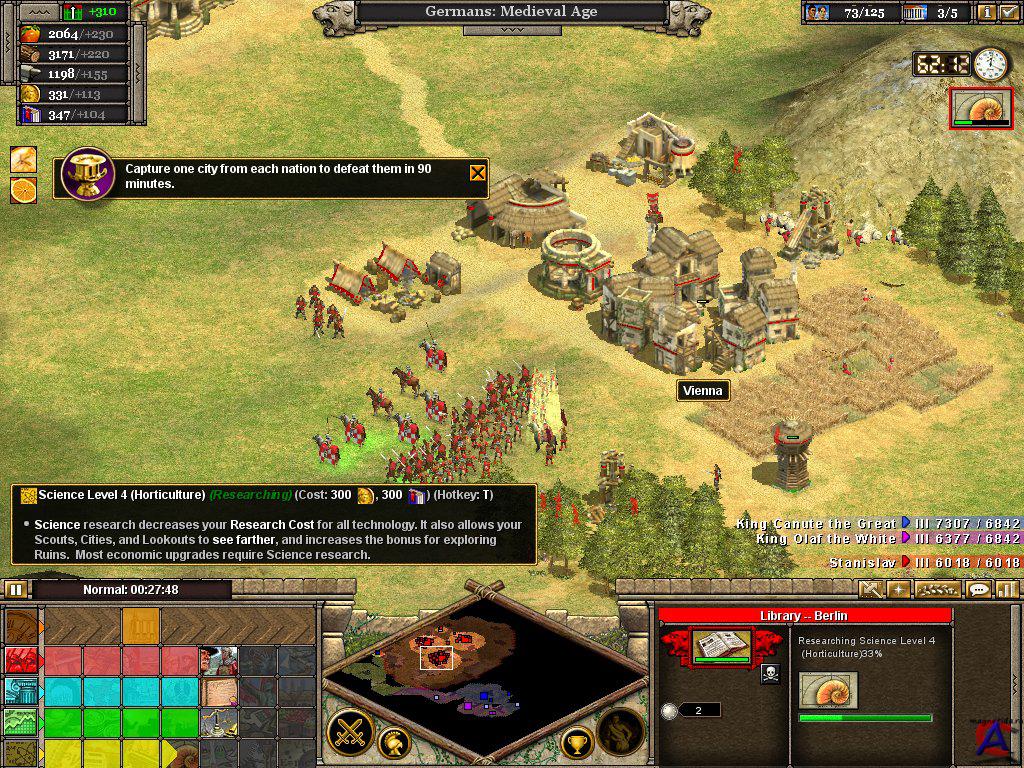Show the bar-chart statistics button
The image size is (1024, 768).
pyautogui.click(x=1007, y=589)
